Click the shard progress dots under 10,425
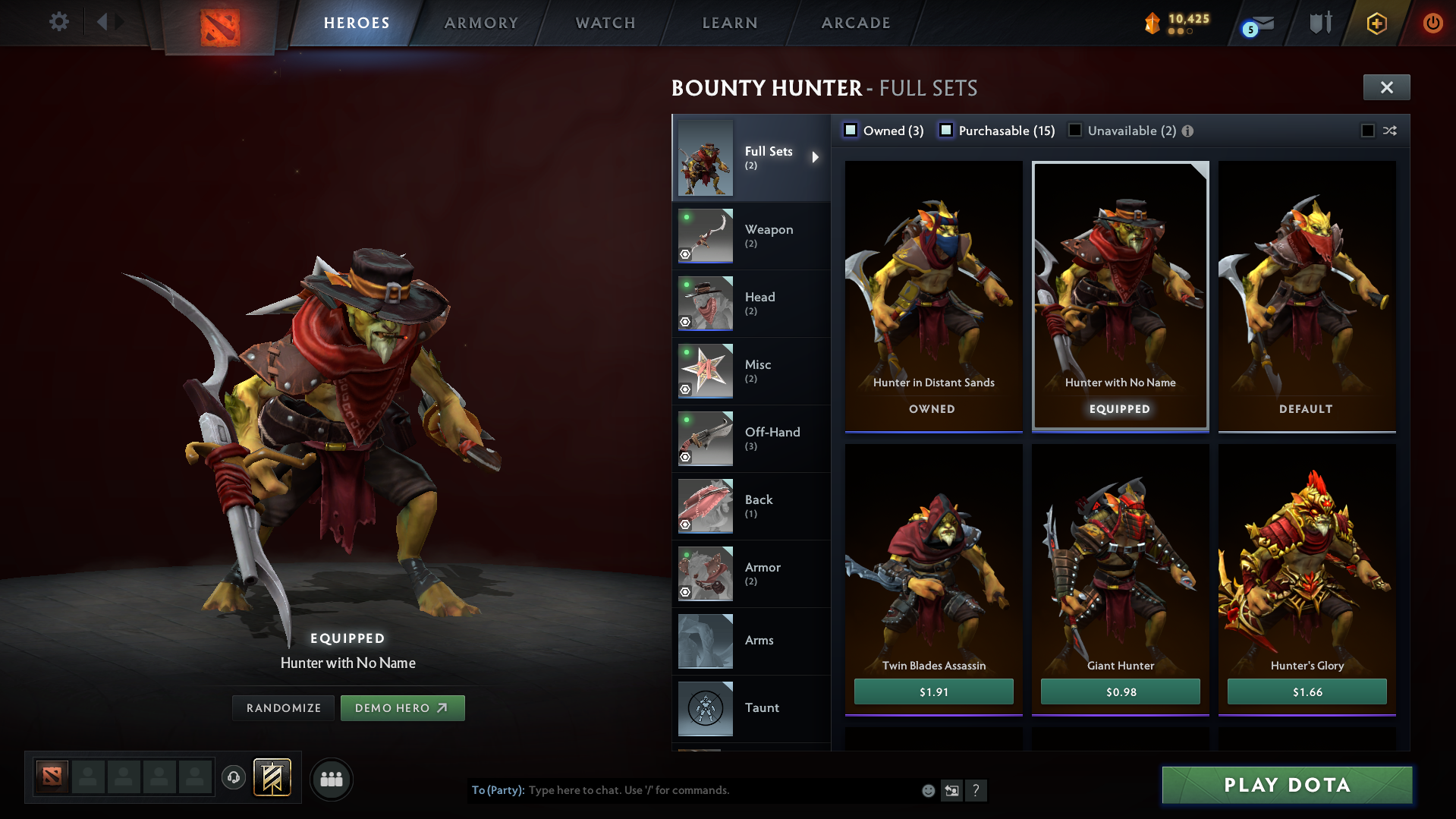The height and width of the screenshot is (819, 1456). 1182,33
